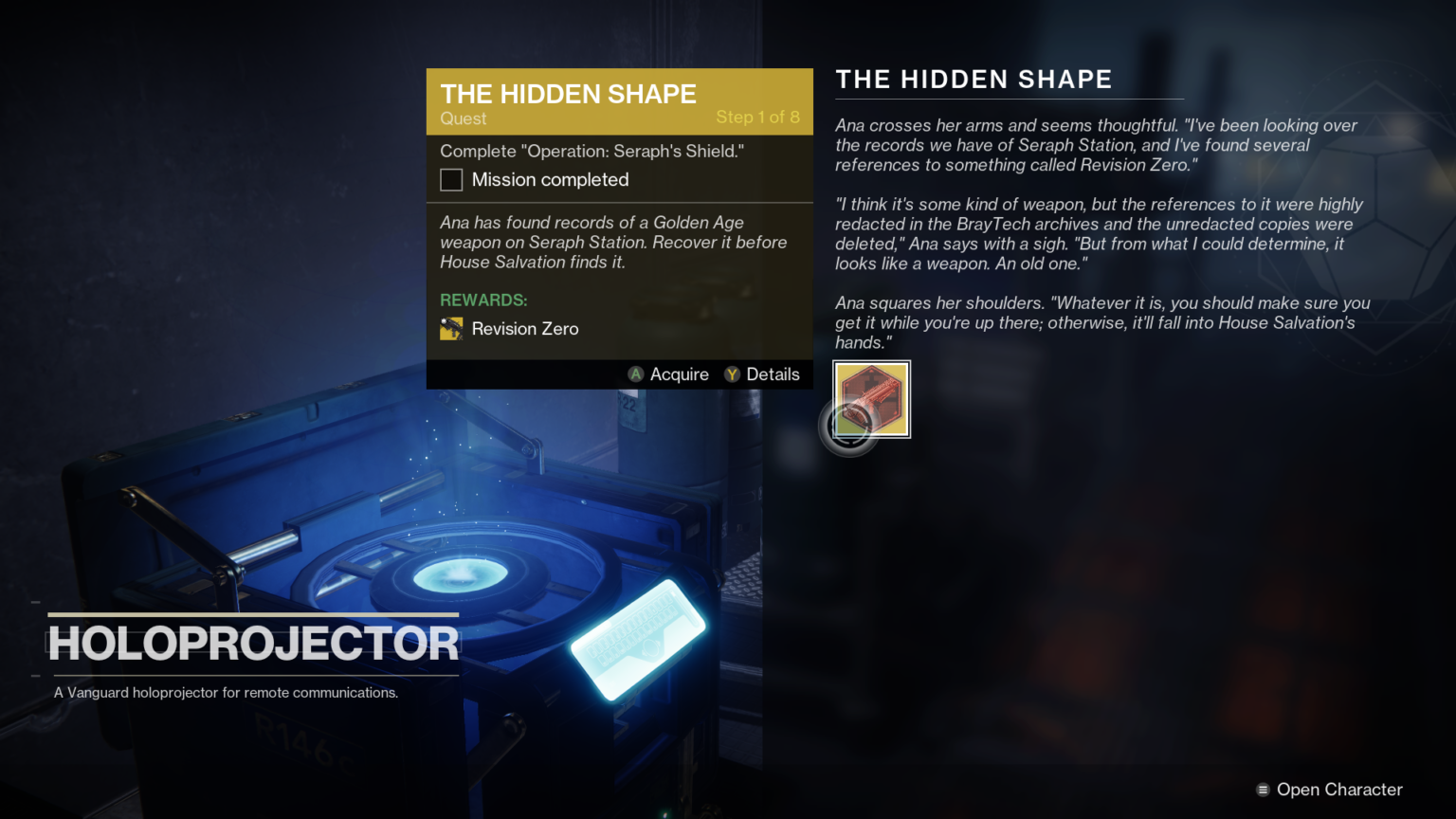This screenshot has height=819, width=1456.
Task: Click the hamburger icon beside Open Character
Action: pos(1264,789)
